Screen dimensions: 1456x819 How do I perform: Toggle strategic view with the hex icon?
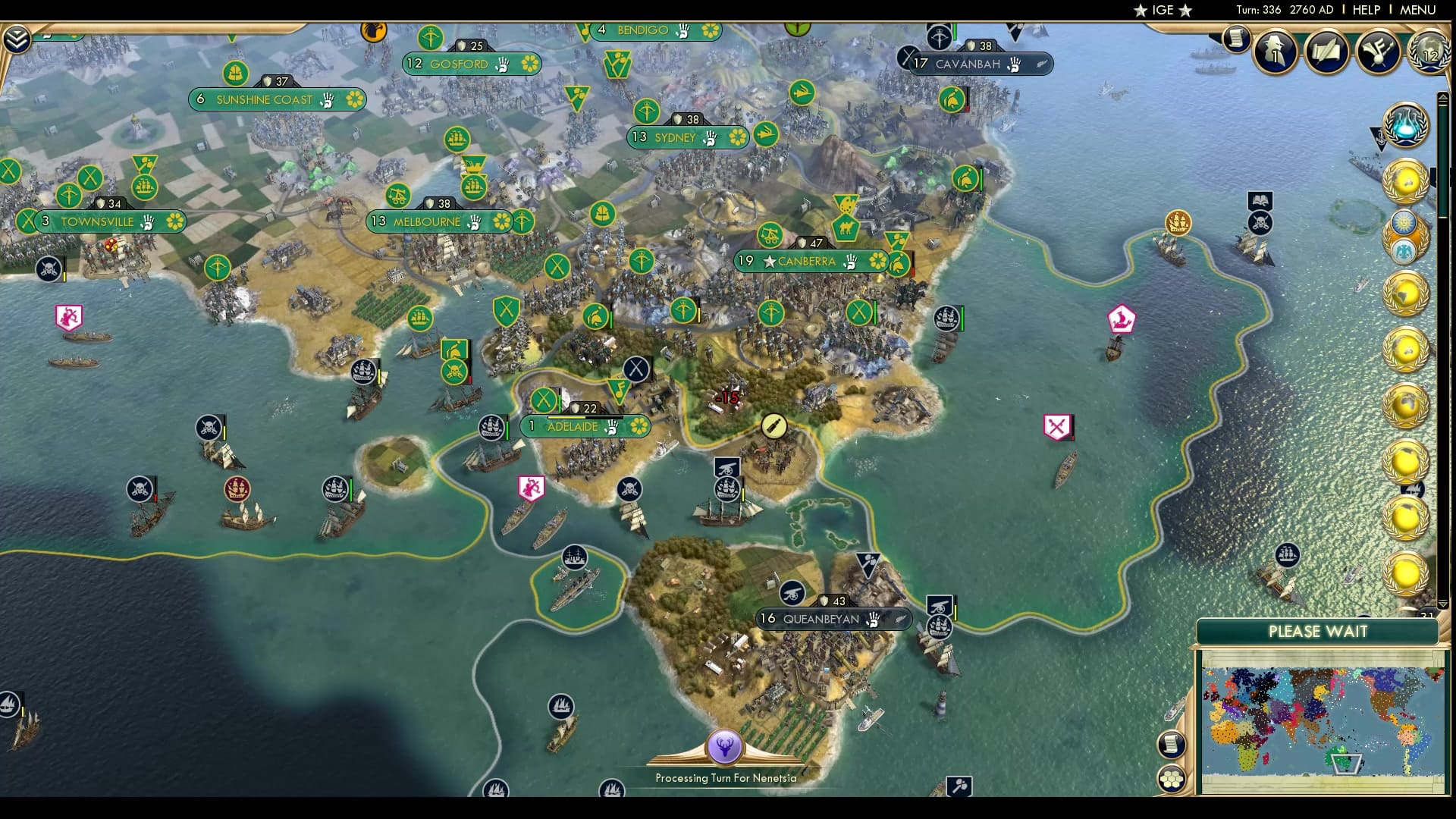pyautogui.click(x=1172, y=777)
